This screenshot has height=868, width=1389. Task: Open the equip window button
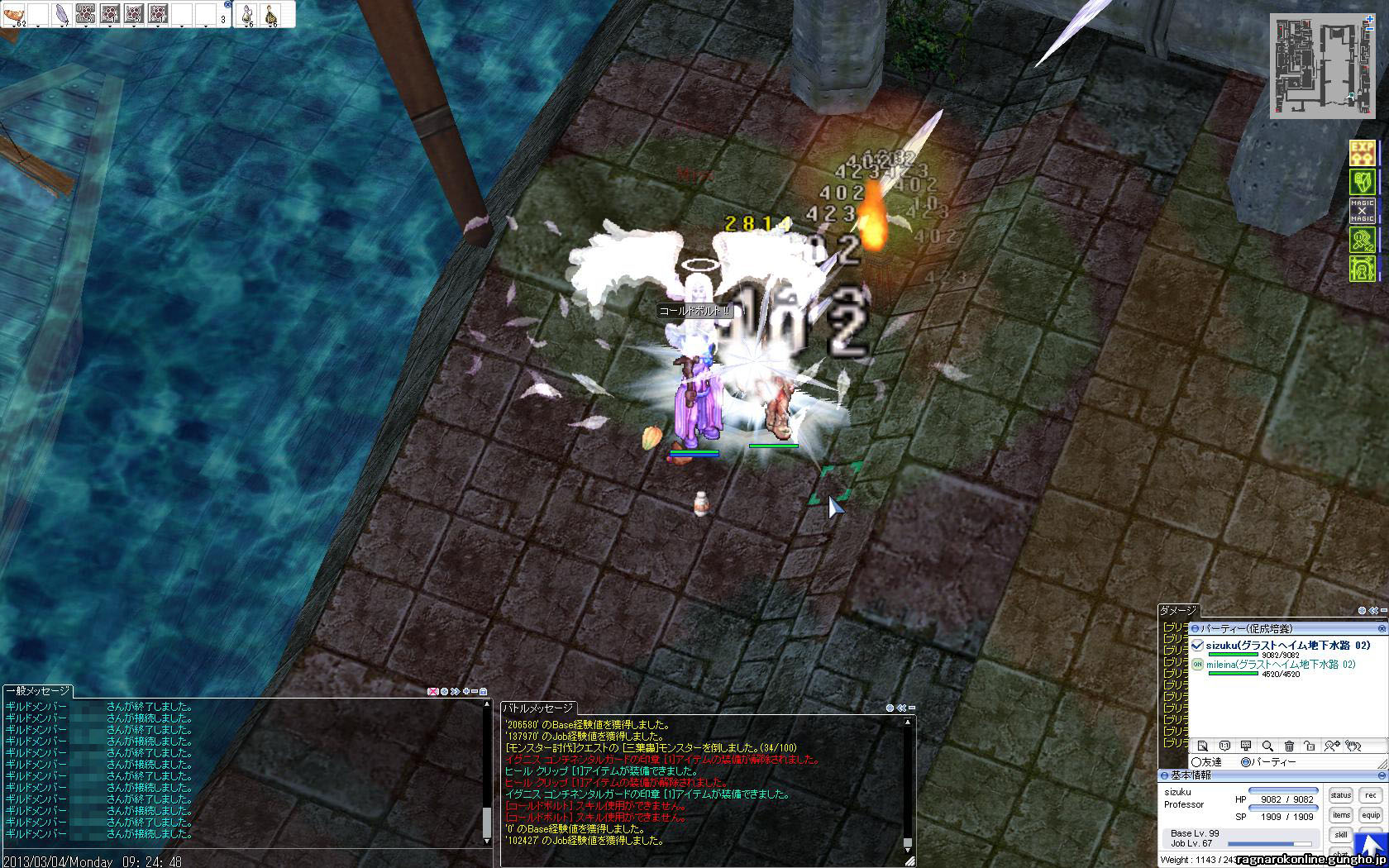1371,815
